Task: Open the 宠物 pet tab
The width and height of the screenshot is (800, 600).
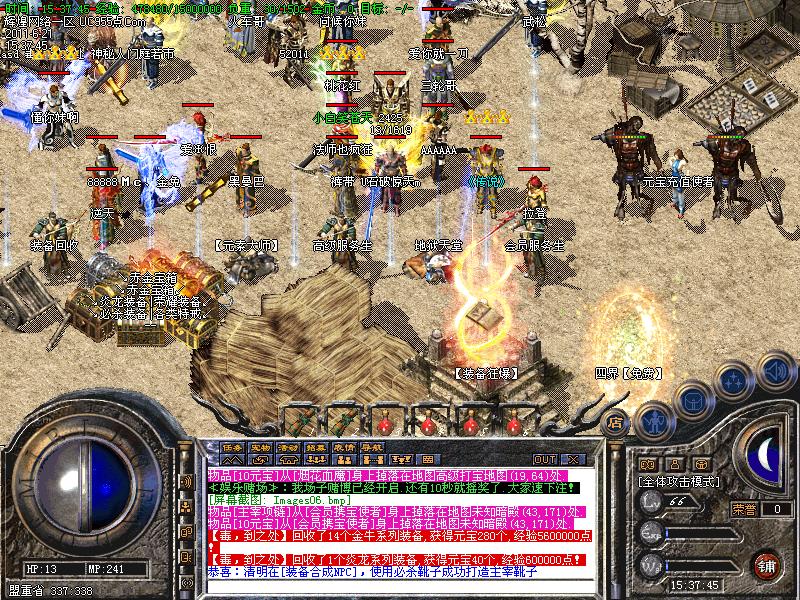Action: click(x=261, y=446)
